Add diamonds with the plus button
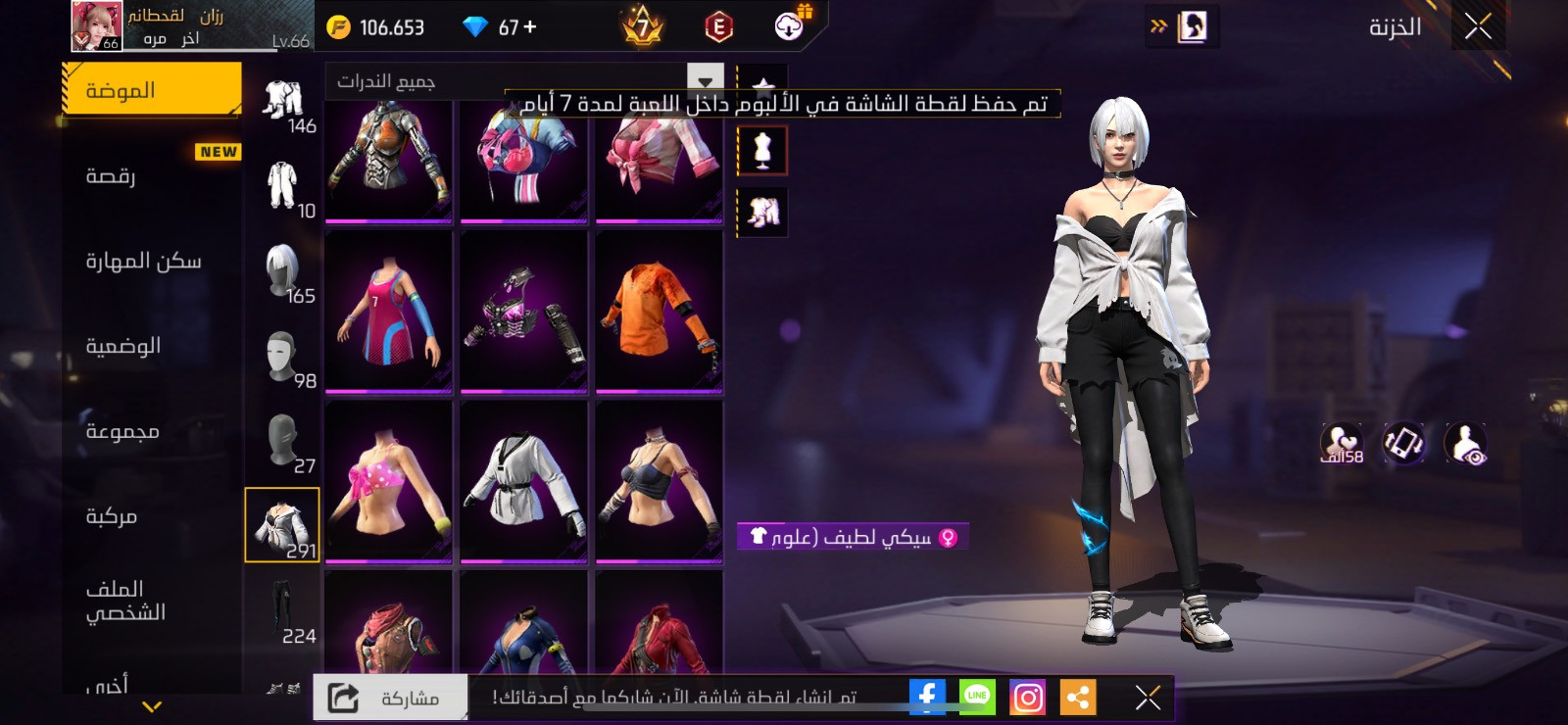Viewport: 1568px width, 725px height. pyautogui.click(x=530, y=27)
